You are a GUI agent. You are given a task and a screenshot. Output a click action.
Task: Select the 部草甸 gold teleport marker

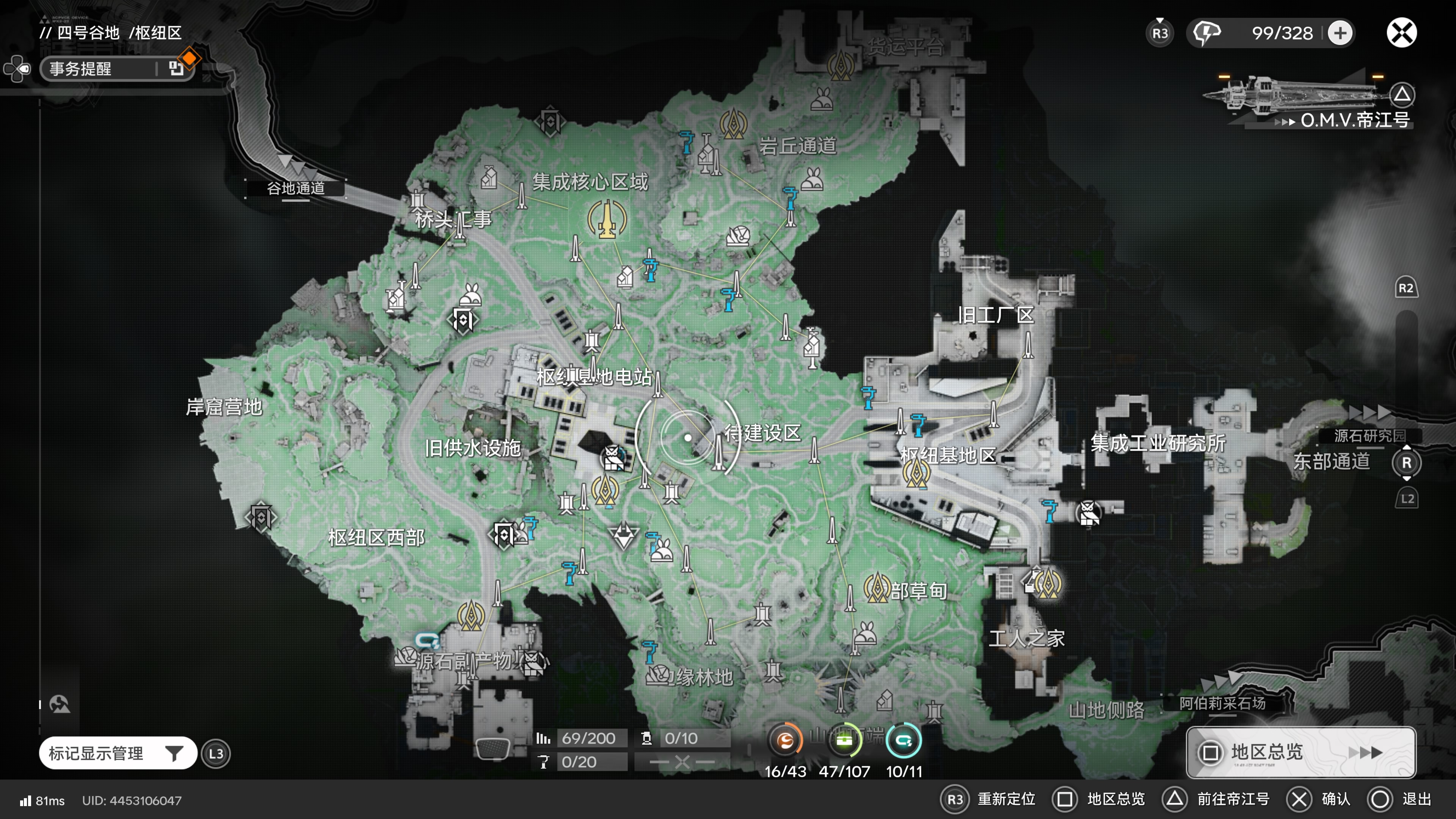(x=877, y=588)
